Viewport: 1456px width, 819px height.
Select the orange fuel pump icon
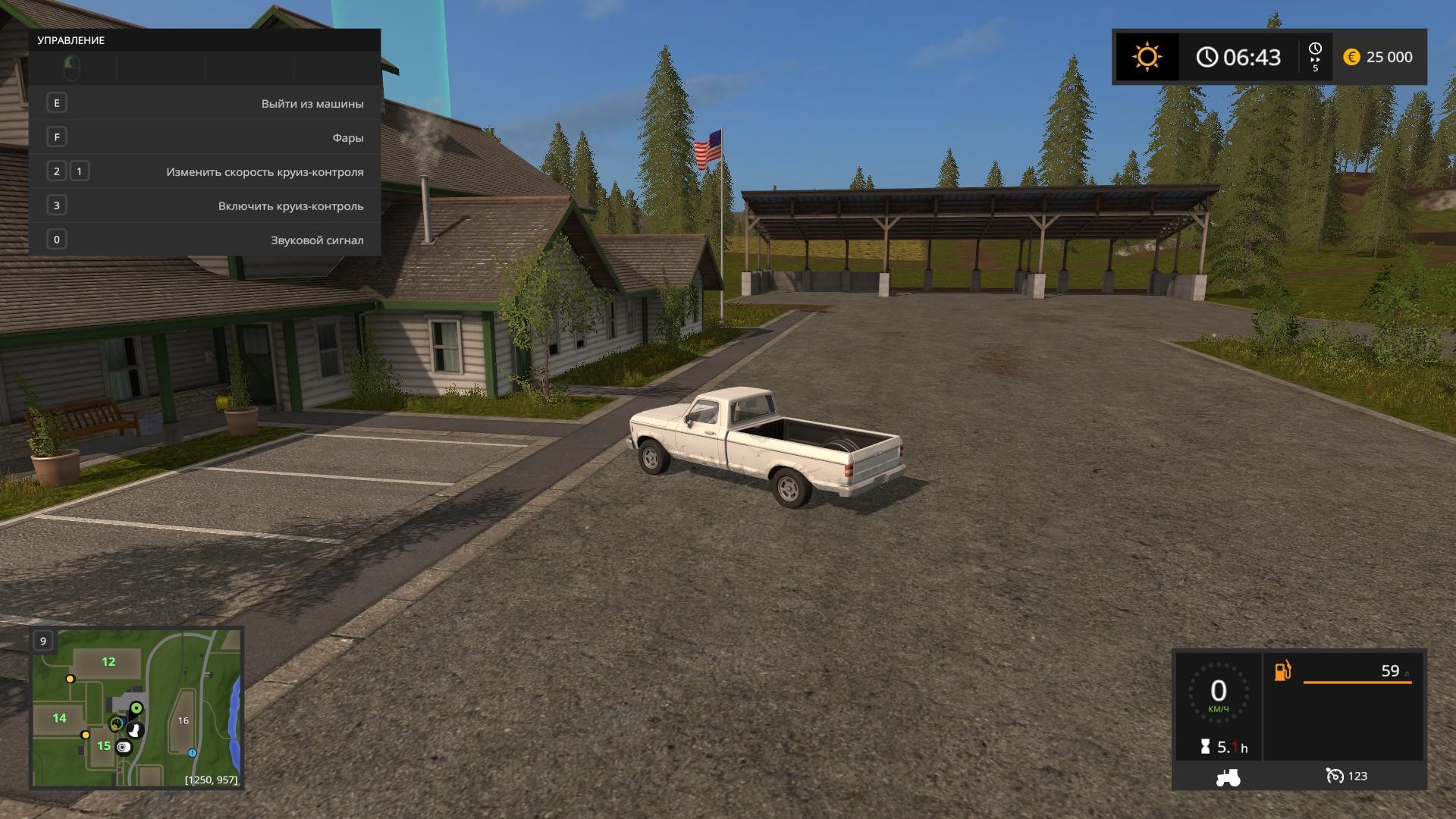1282,671
